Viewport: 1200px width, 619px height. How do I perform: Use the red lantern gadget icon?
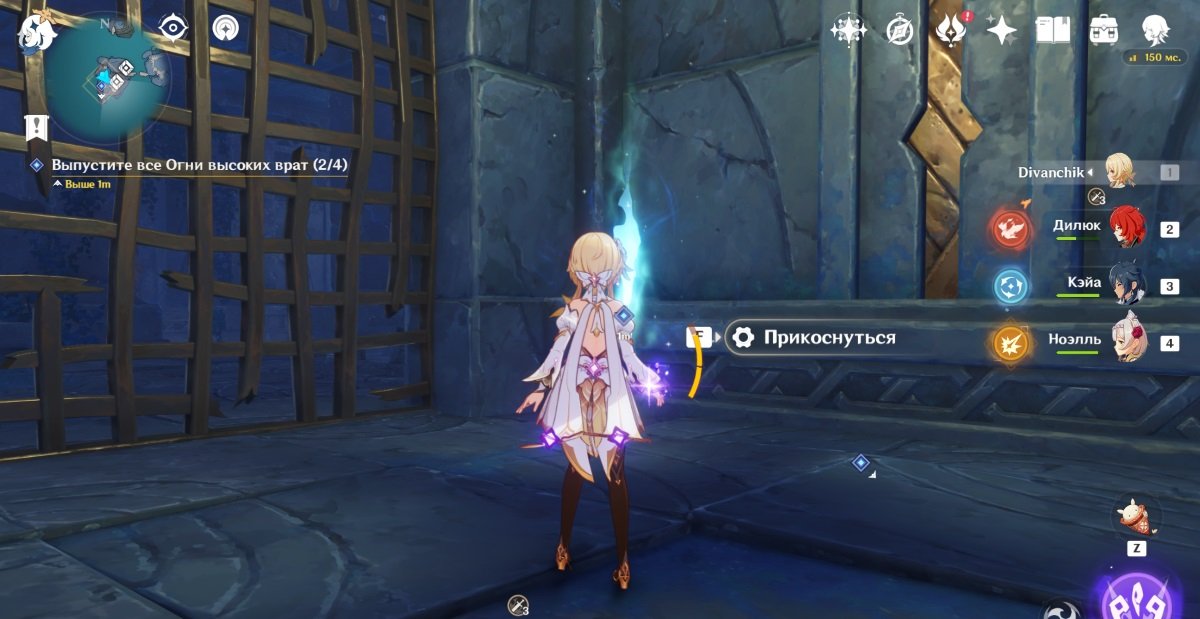[1137, 515]
